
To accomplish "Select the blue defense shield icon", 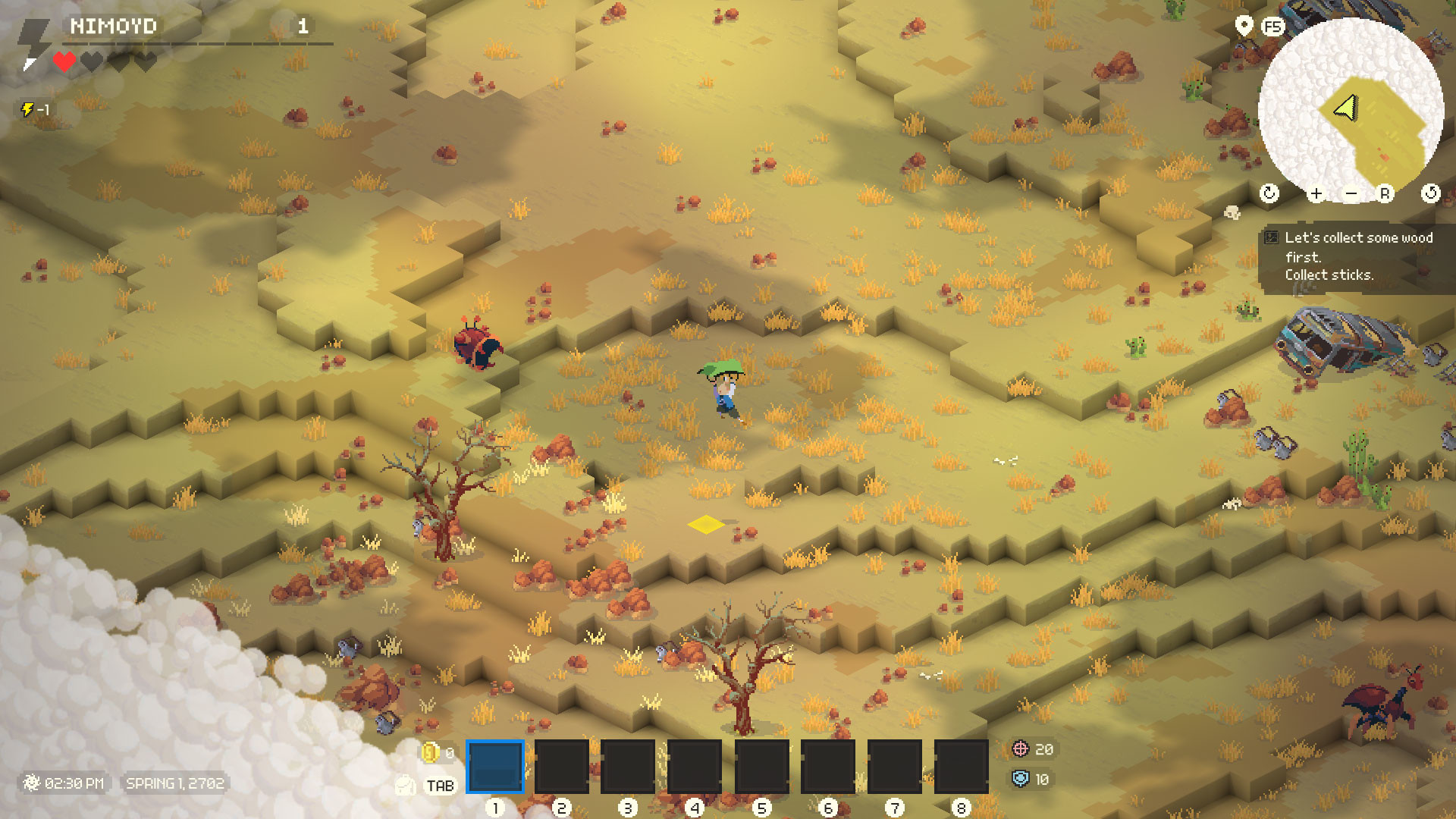I will (x=1020, y=779).
